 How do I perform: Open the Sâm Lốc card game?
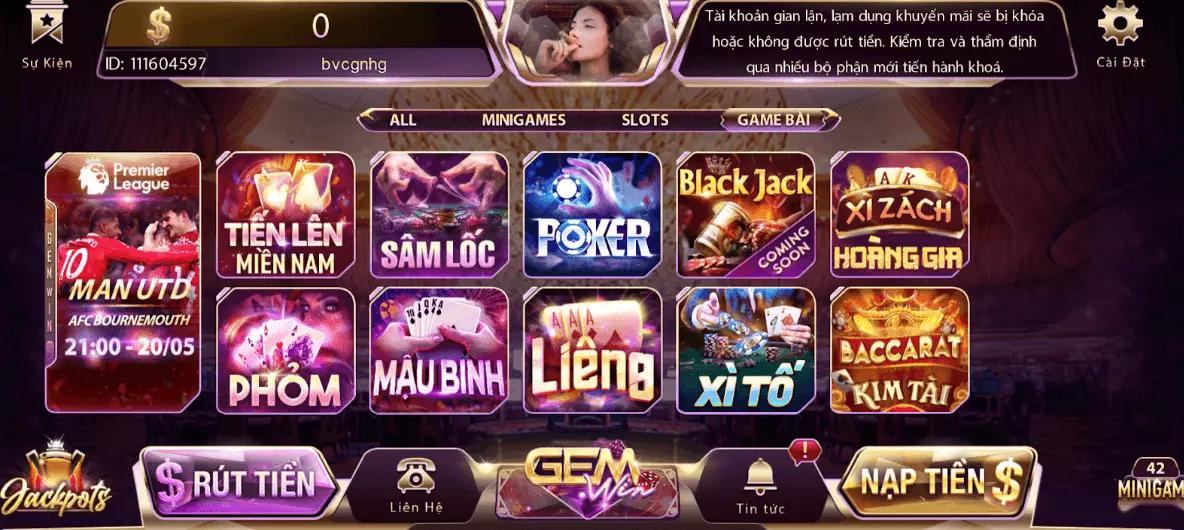pos(439,215)
